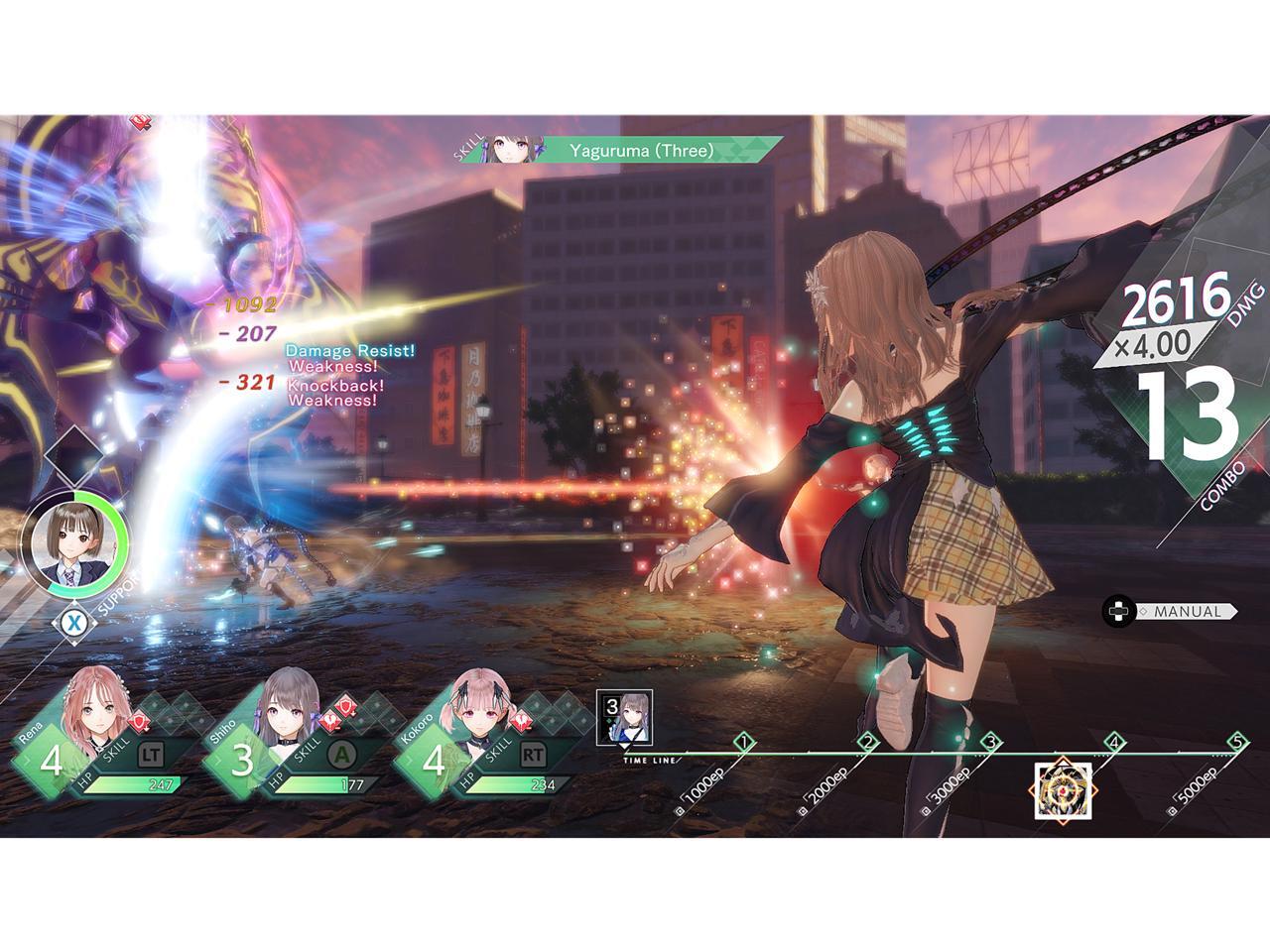The width and height of the screenshot is (1270, 952).
Task: Select the 1000ep gear 1 marker
Action: point(742,742)
